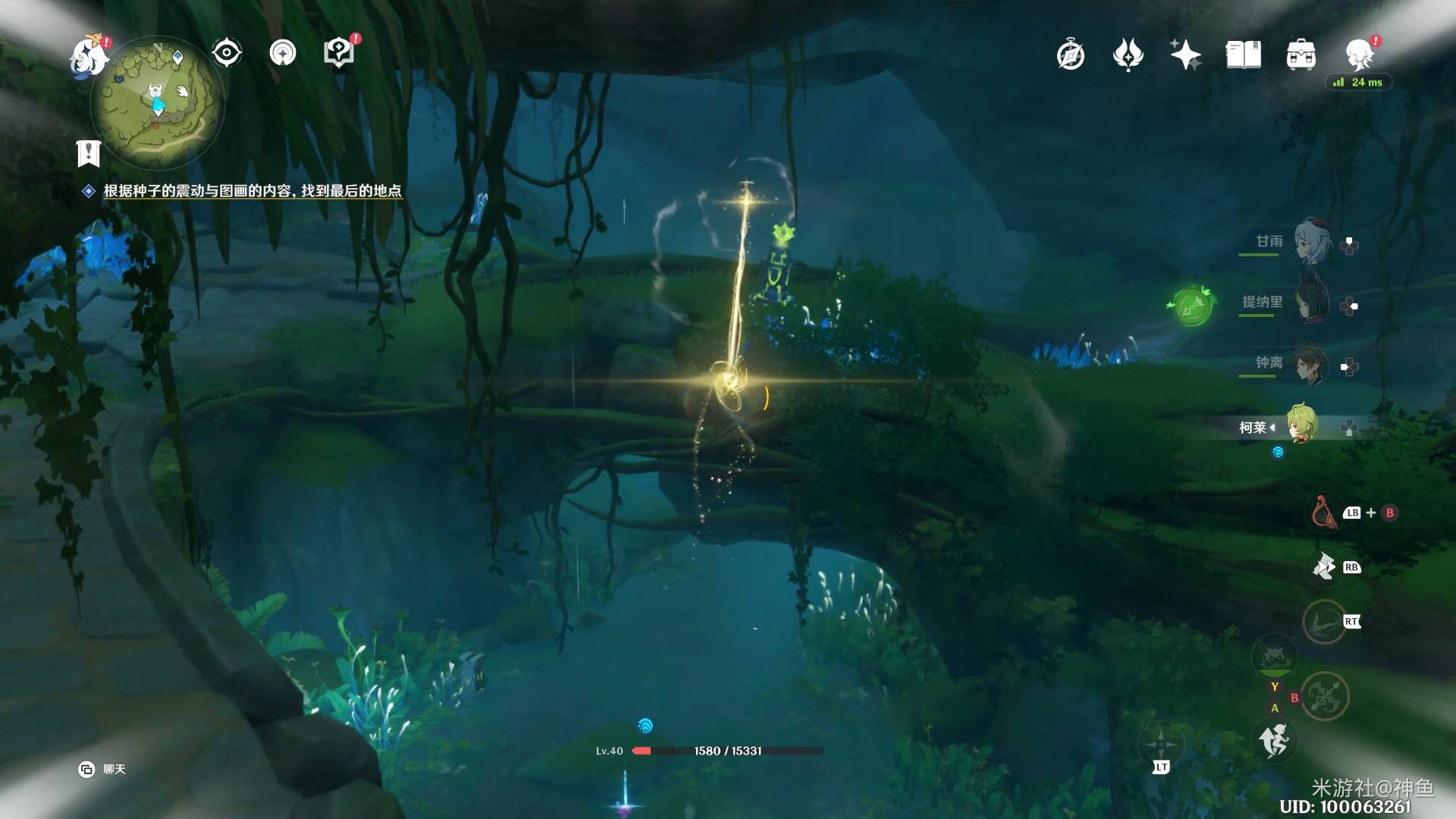
Task: Select active character 柯莱
Action: point(1301,425)
